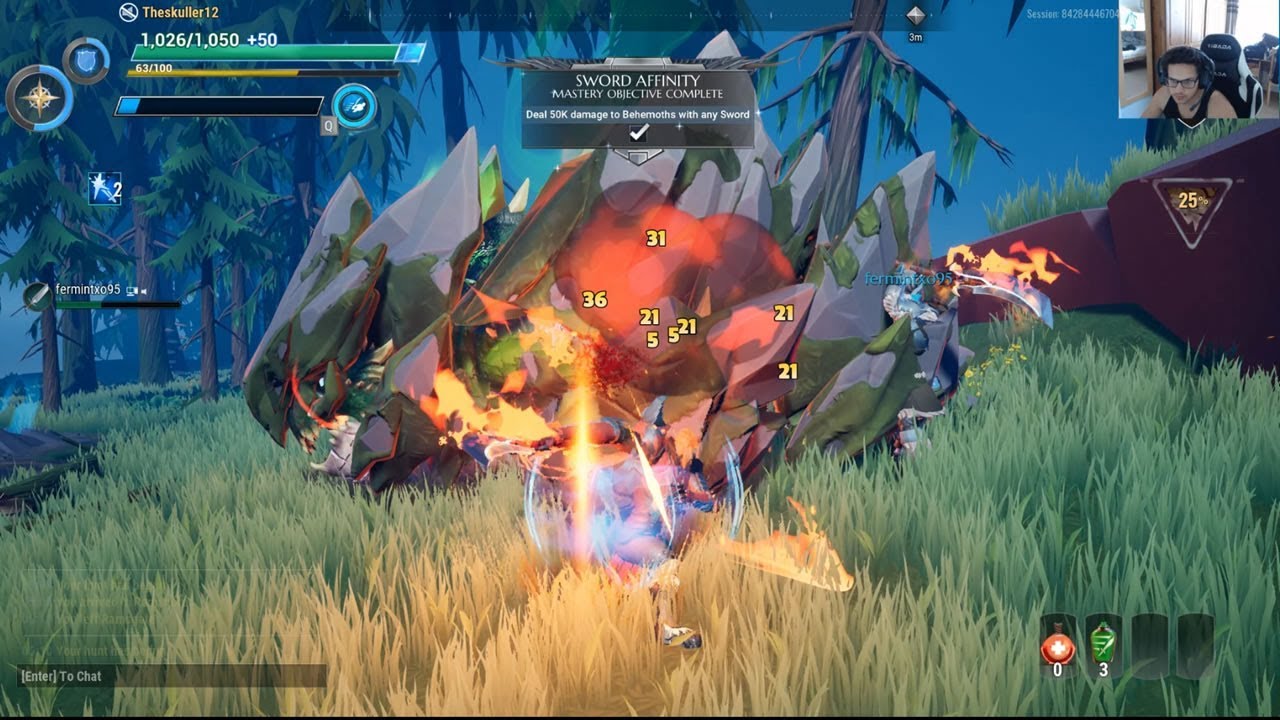Activate the blue lantern ability icon
The image size is (1280, 720).
(x=354, y=106)
